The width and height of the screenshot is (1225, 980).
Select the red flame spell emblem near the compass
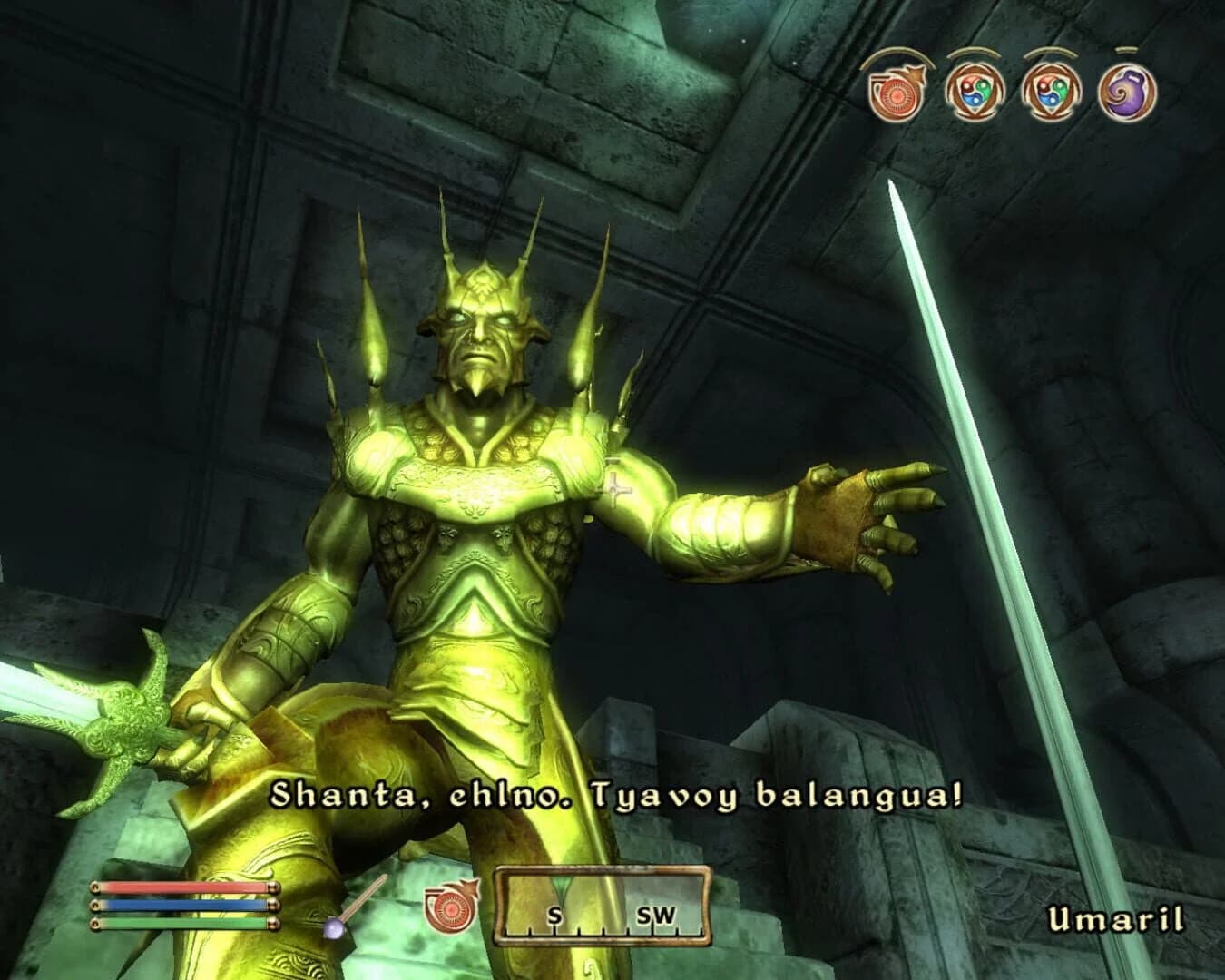click(451, 907)
